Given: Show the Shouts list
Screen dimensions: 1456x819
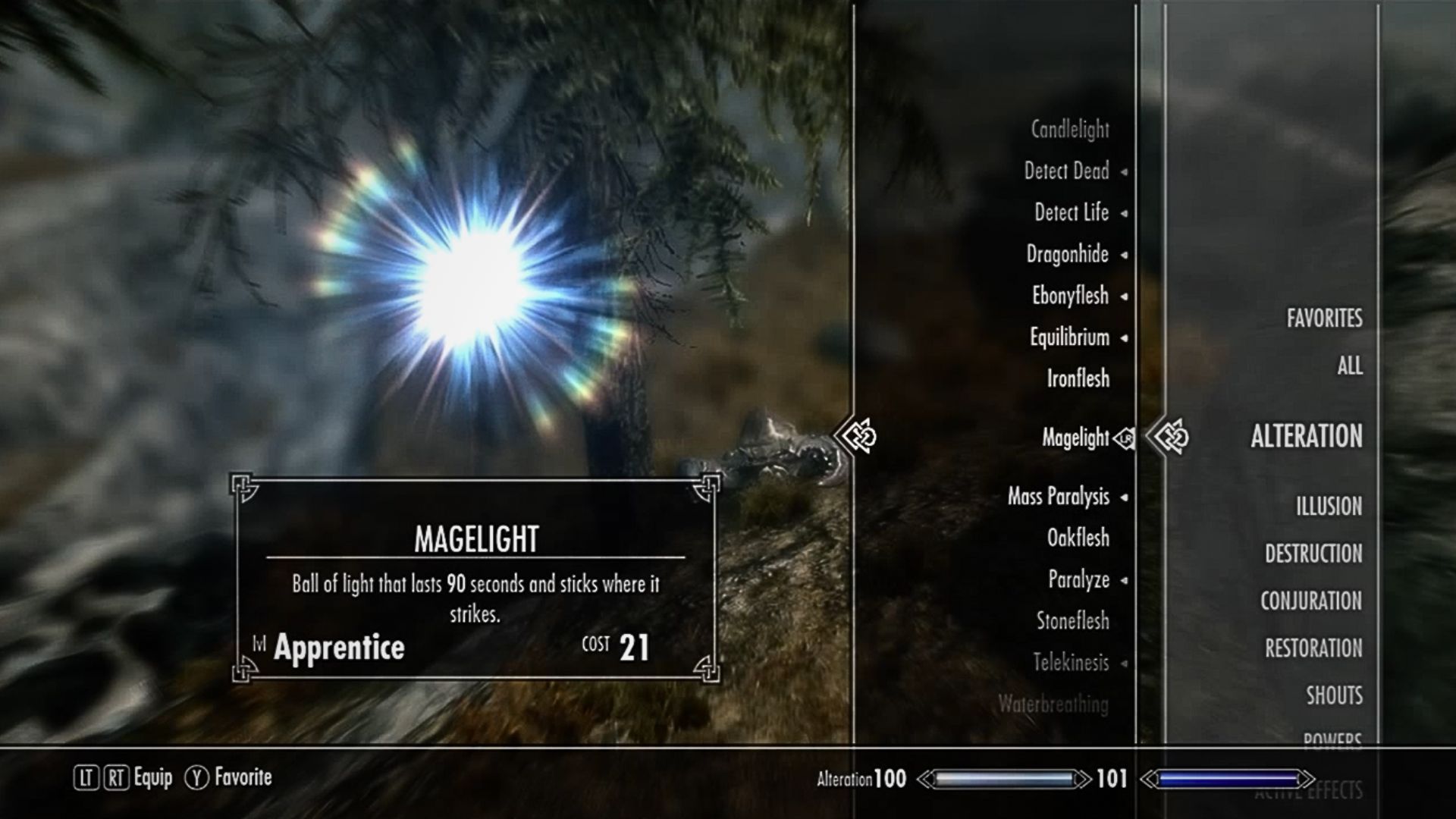Looking at the screenshot, I should (x=1334, y=696).
